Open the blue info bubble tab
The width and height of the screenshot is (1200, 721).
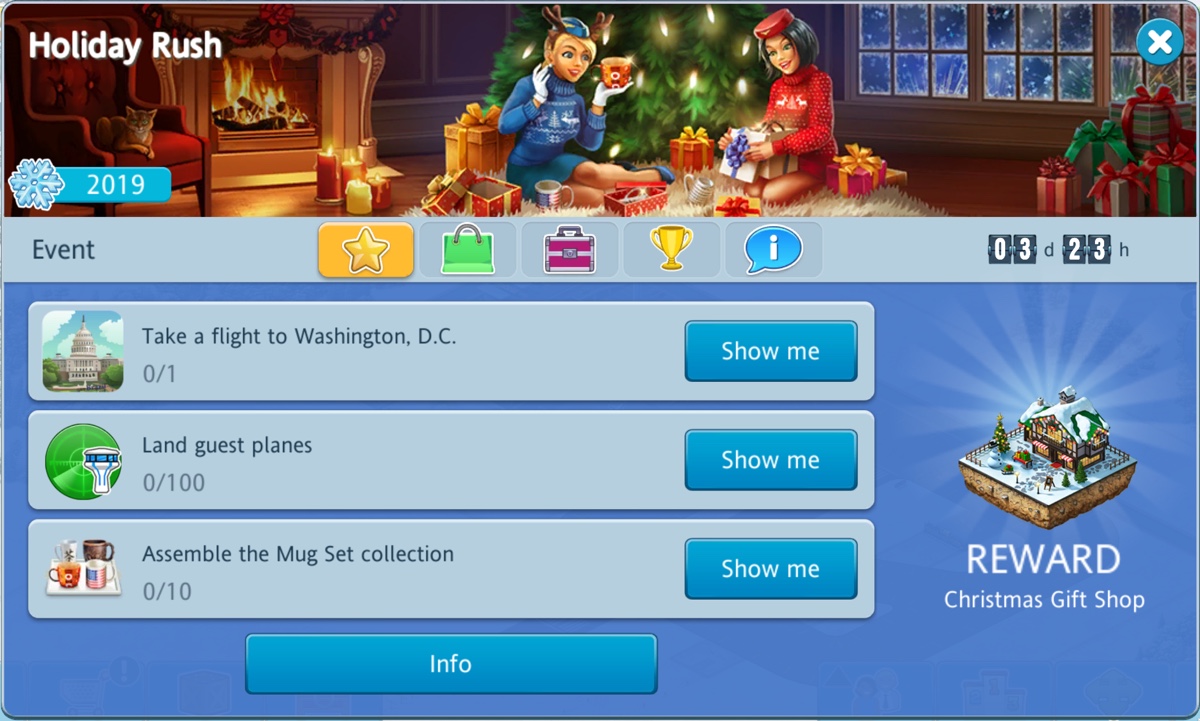pos(773,250)
